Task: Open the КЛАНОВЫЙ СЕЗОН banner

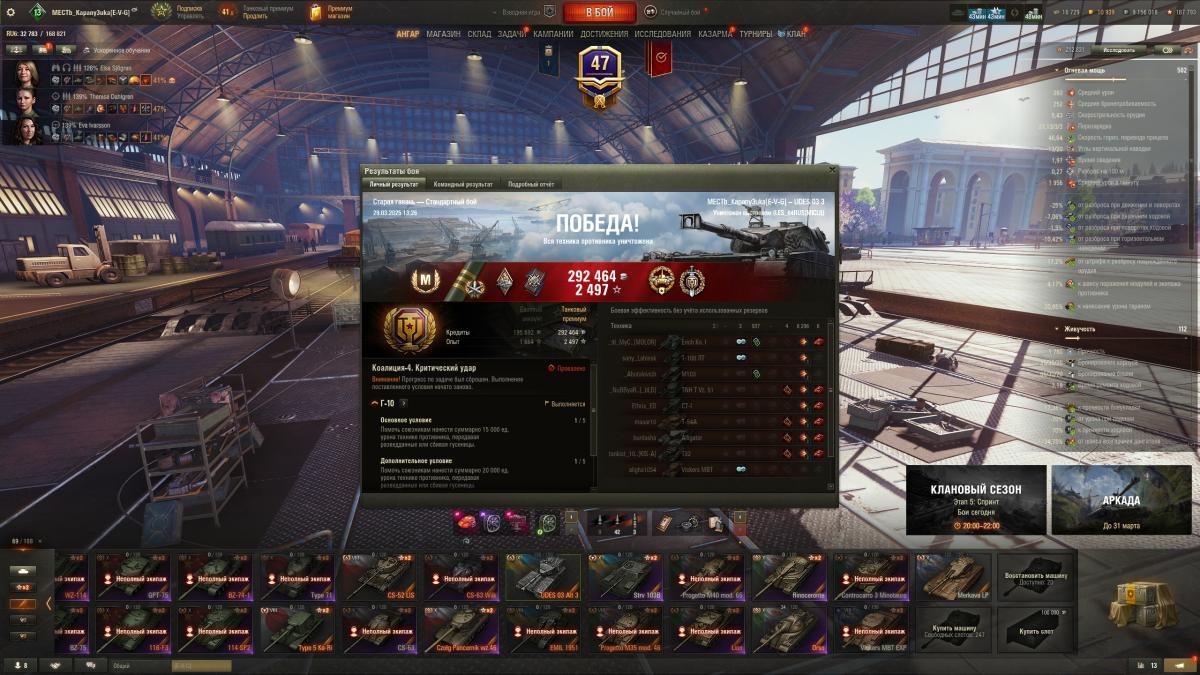Action: pos(976,499)
